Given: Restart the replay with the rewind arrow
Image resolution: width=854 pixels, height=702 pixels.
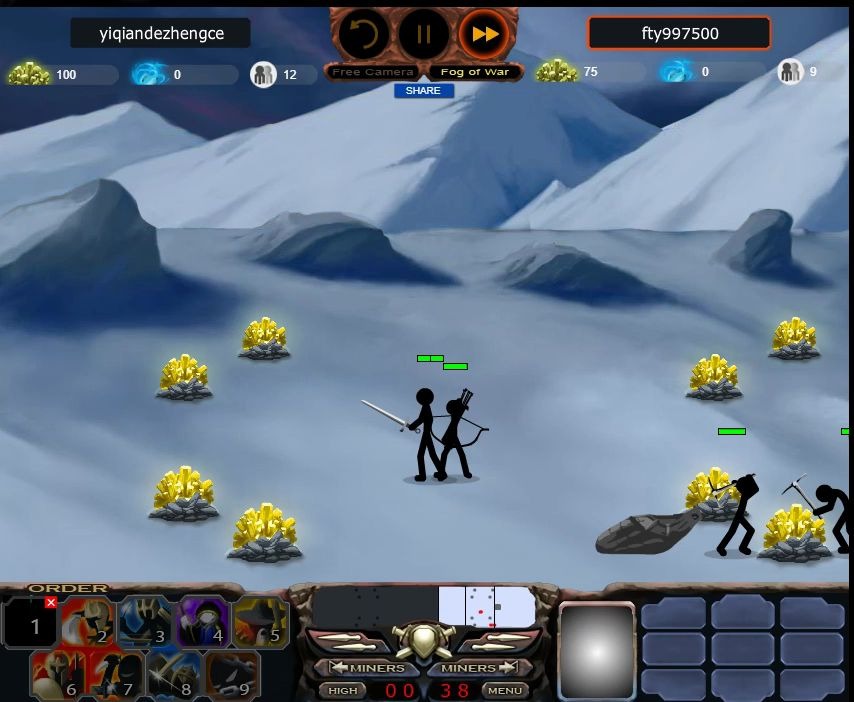Looking at the screenshot, I should (x=363, y=35).
